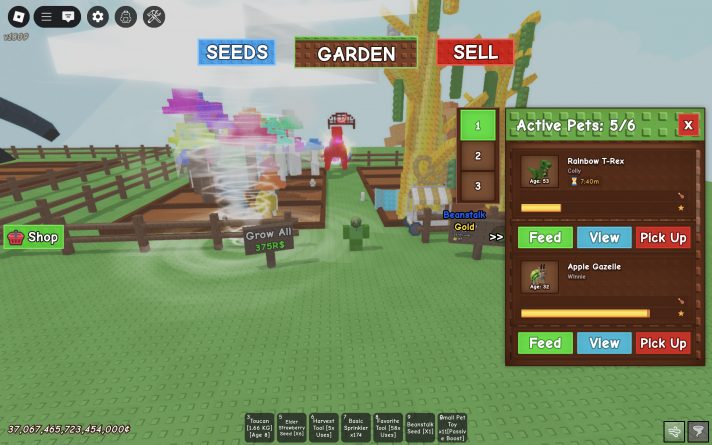712x445 pixels.
Task: Go to the GARDEN
Action: [356, 53]
